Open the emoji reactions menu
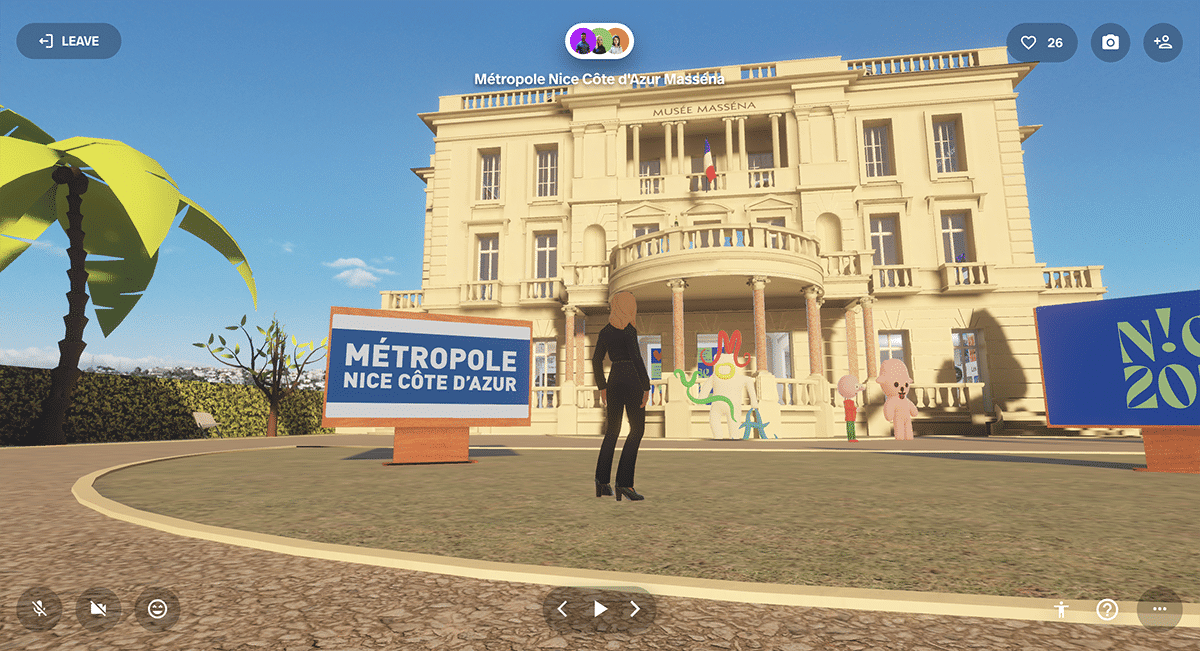Screen dimensions: 1200x651 [x=157, y=608]
